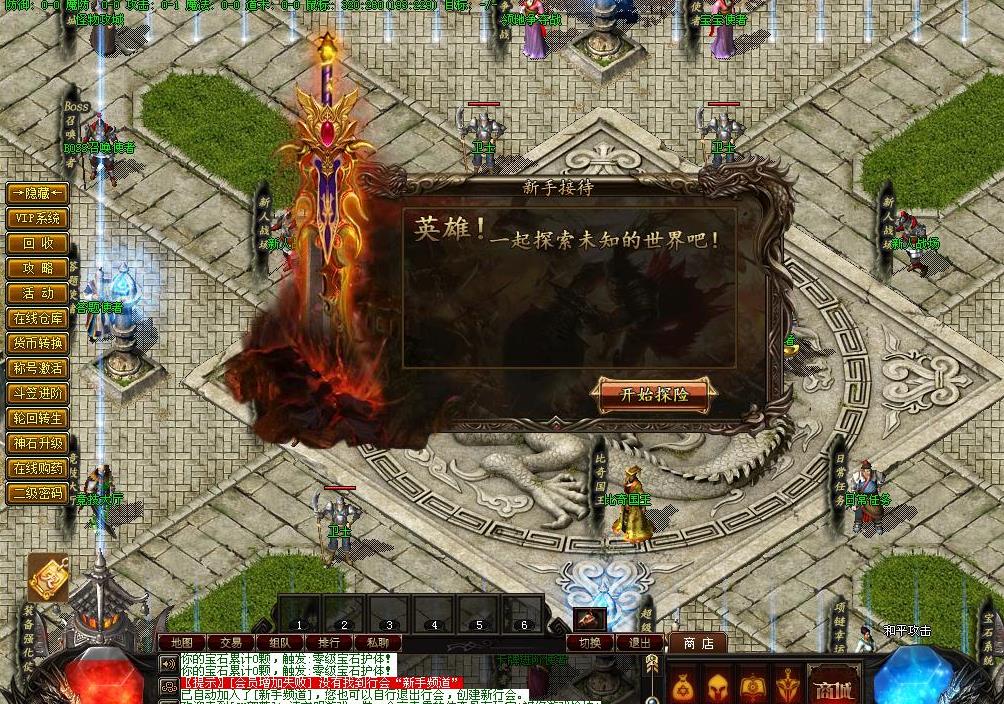This screenshot has height=704, width=1004.
Task: Open the 回收 recycle menu
Action: [38, 243]
